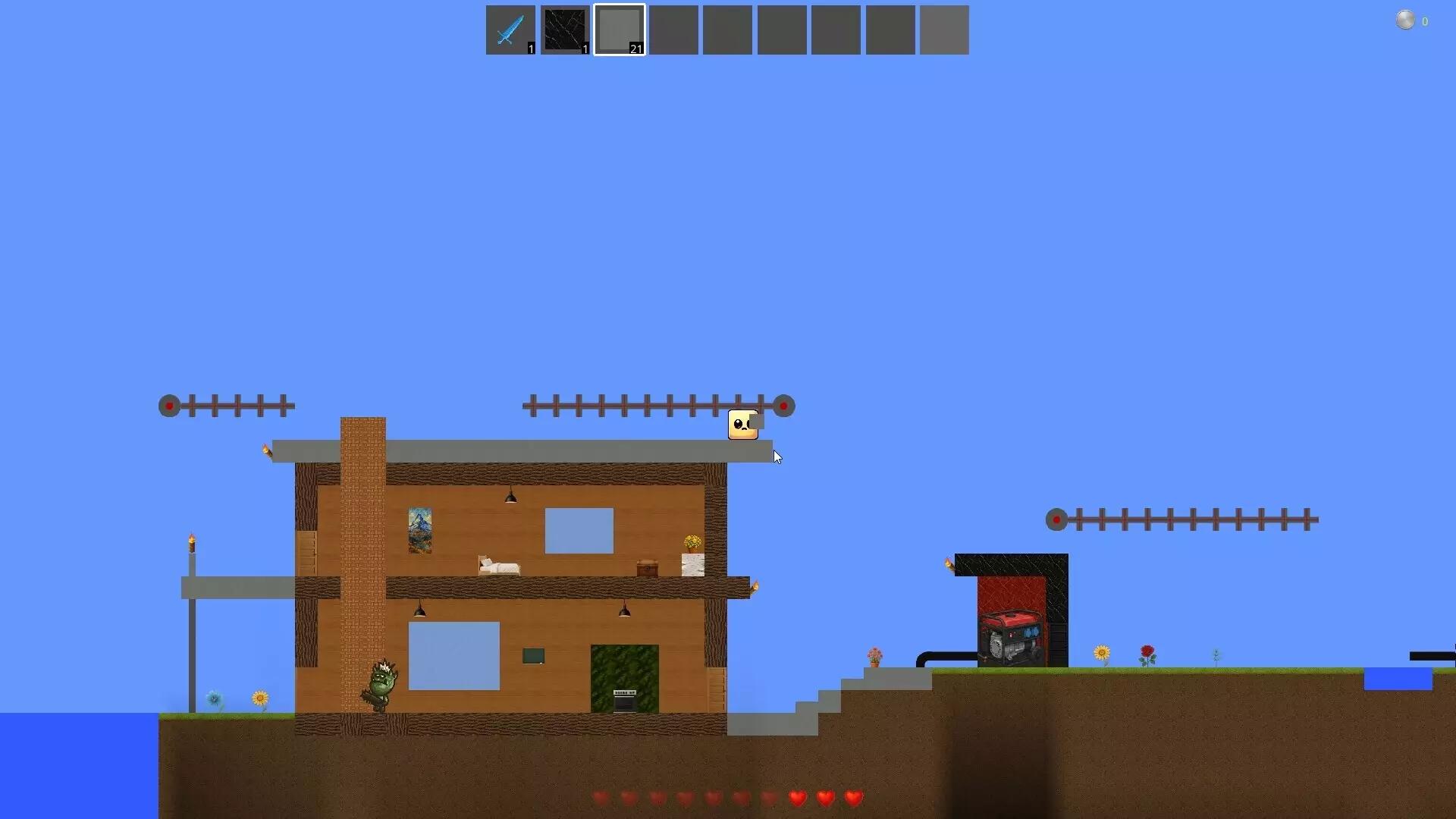Toggle the torch on the second floor wall
Screen dimensions: 1456x819
[x=756, y=585]
